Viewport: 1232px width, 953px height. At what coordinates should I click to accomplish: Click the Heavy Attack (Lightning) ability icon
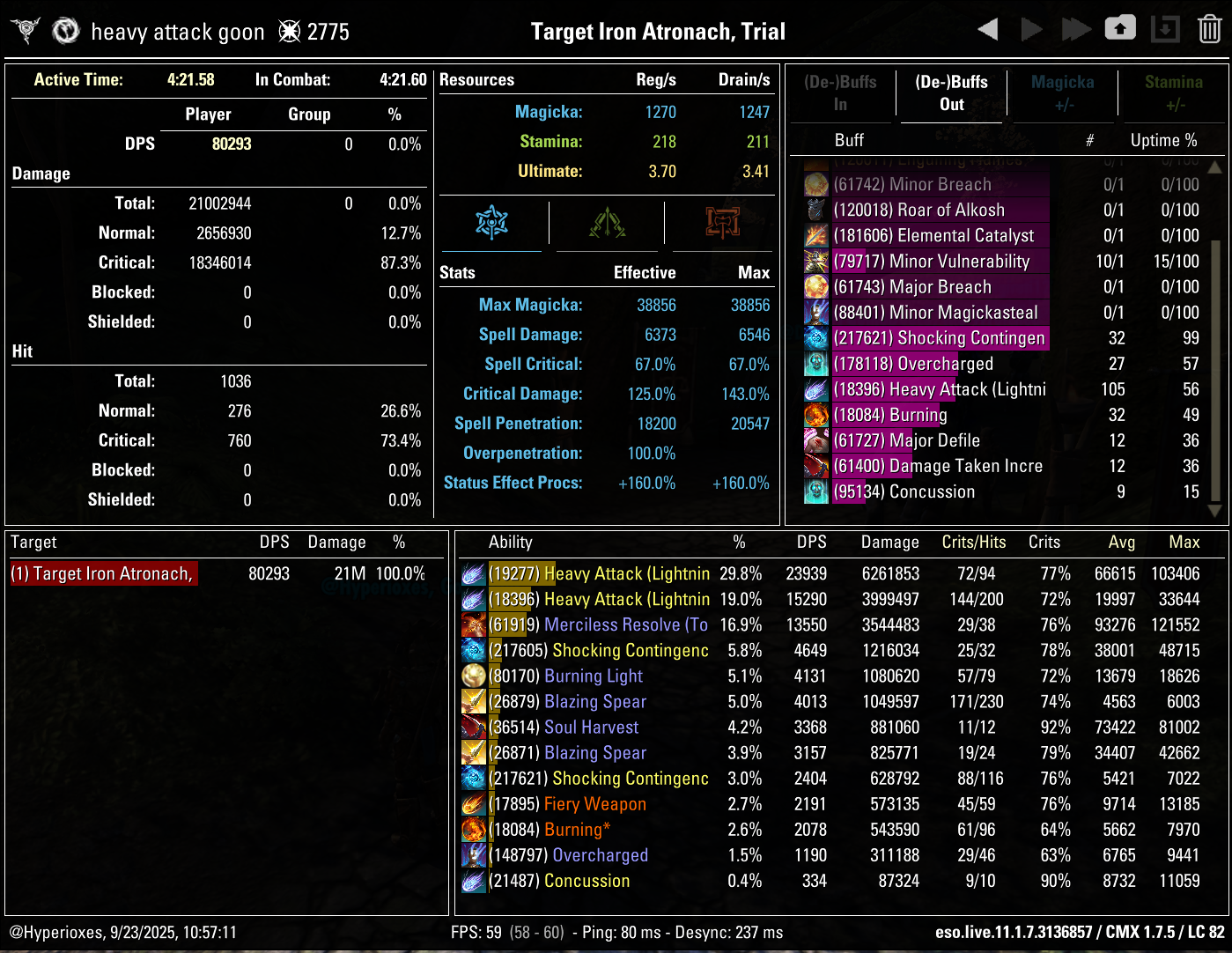coord(473,573)
